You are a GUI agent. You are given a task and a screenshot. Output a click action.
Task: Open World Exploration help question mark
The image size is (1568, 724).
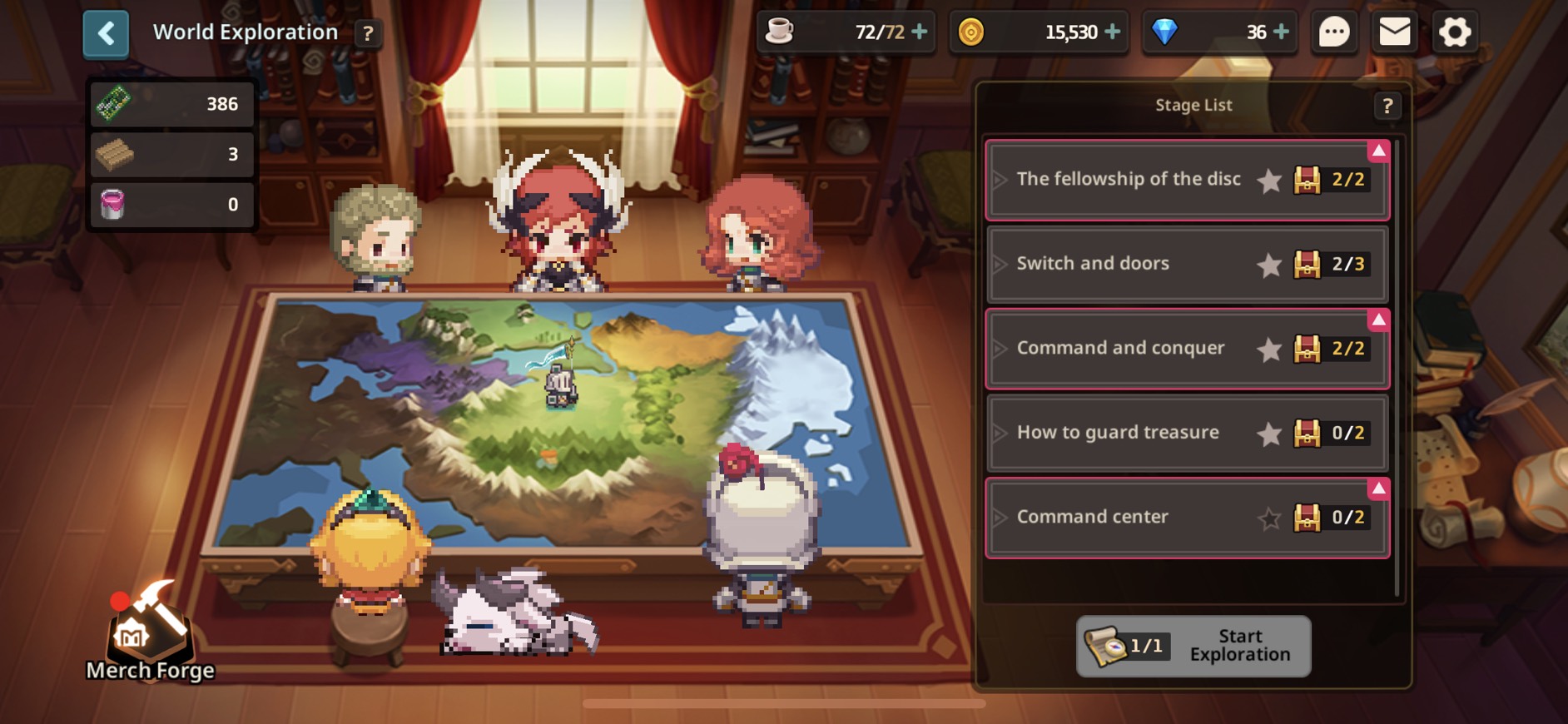tap(367, 33)
